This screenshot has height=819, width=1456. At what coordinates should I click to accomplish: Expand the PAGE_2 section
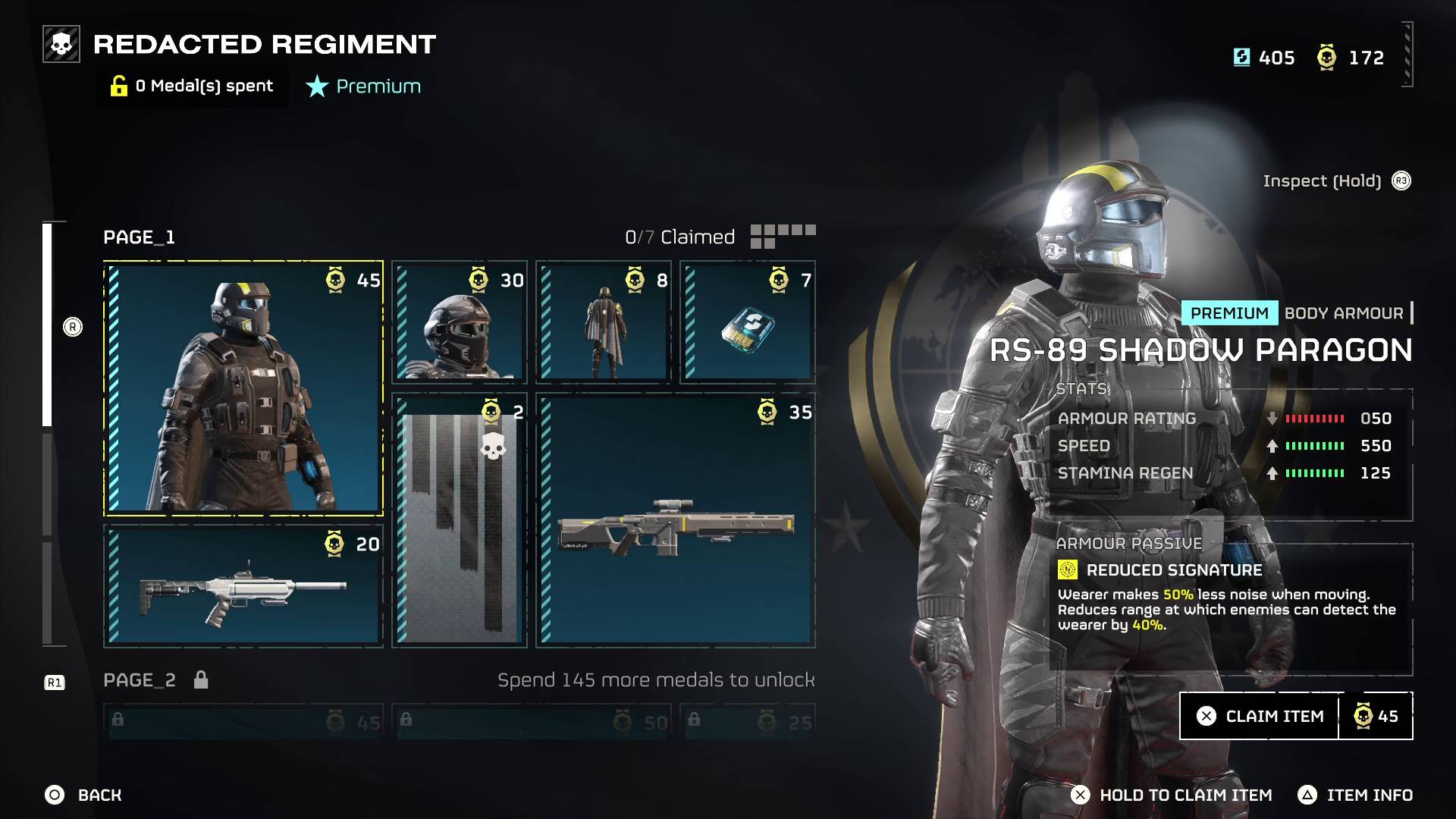[139, 680]
